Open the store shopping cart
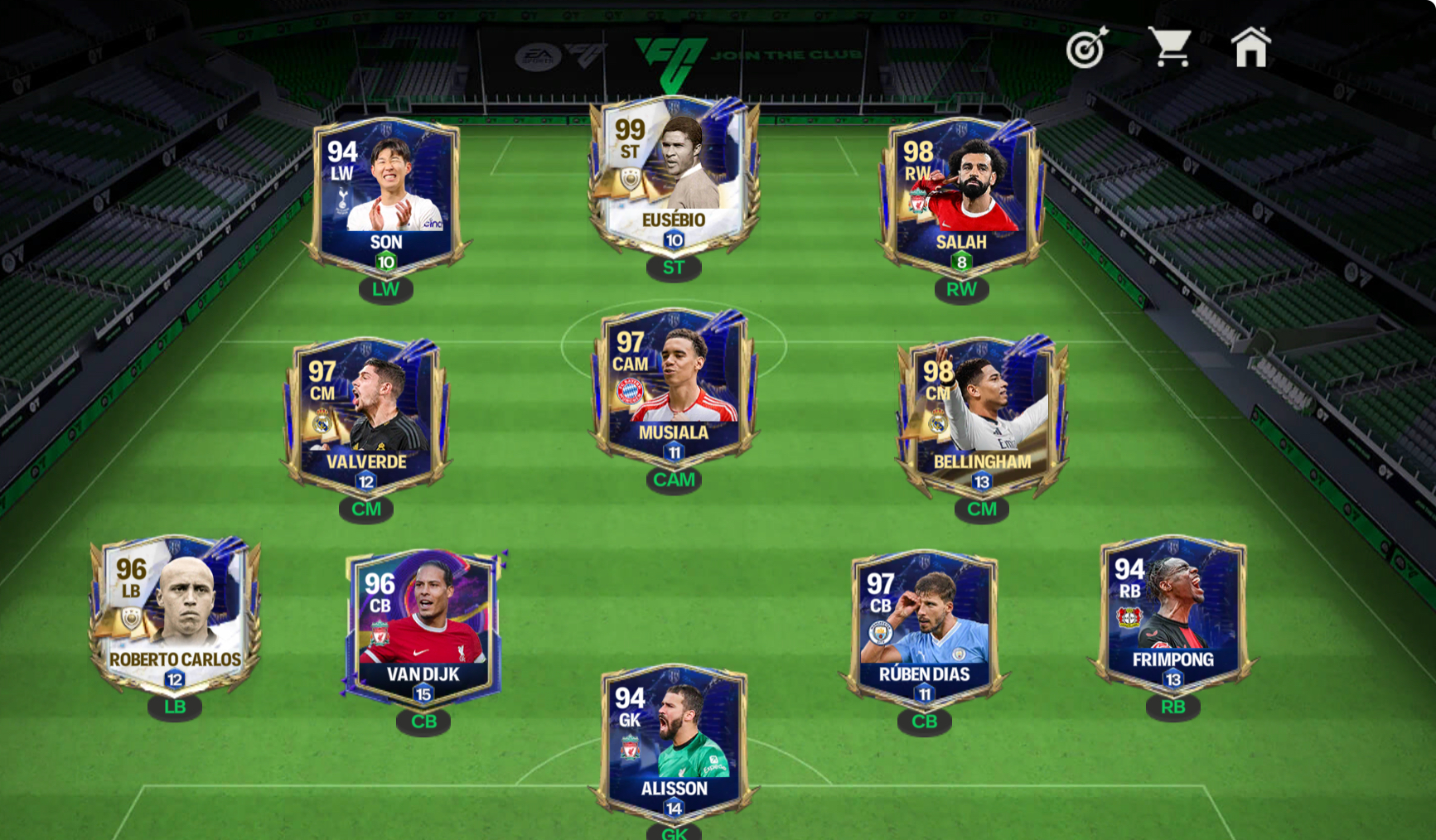The height and width of the screenshot is (840, 1436). [x=1169, y=47]
